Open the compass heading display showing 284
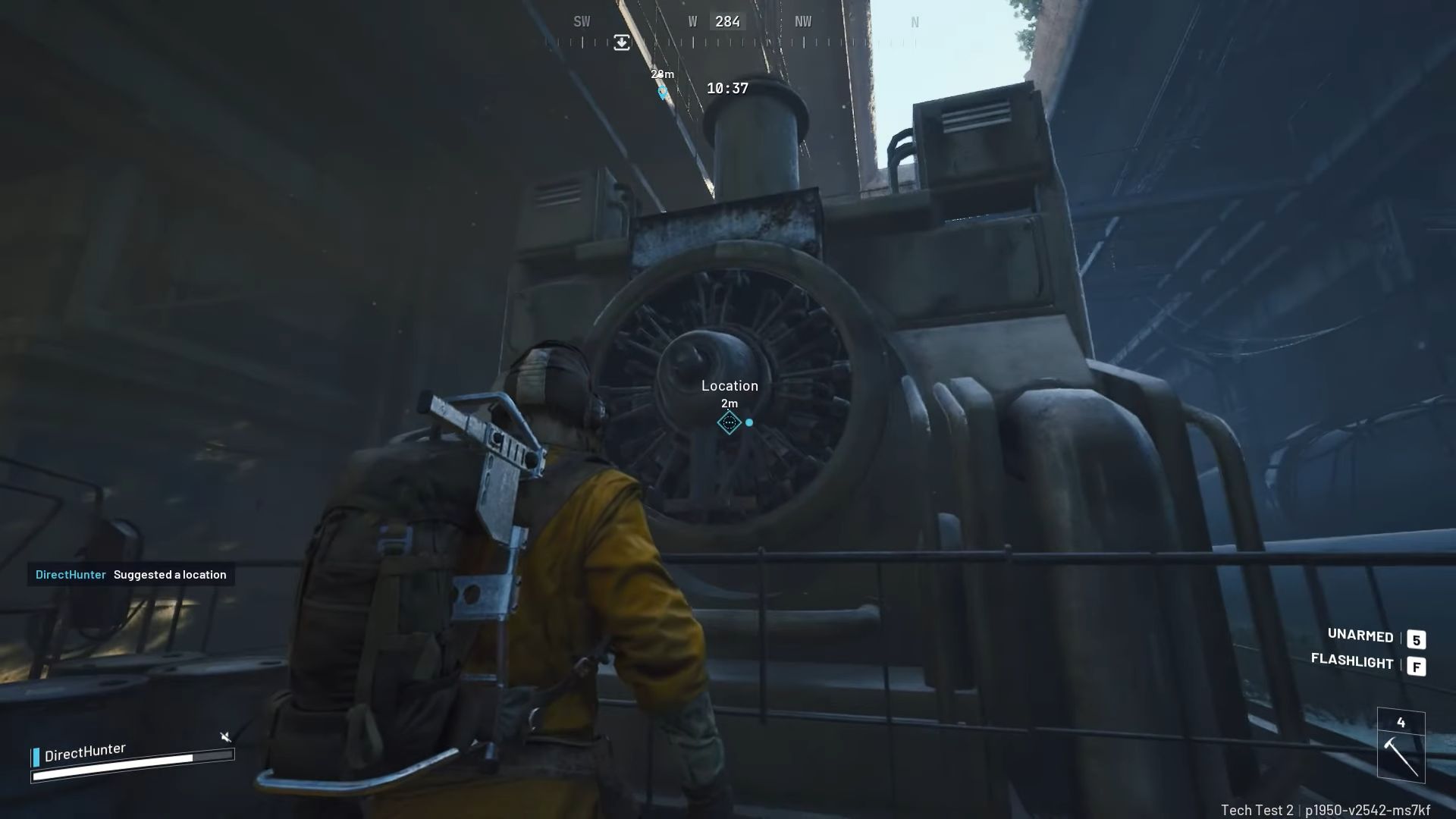The image size is (1456, 819). pos(727,21)
